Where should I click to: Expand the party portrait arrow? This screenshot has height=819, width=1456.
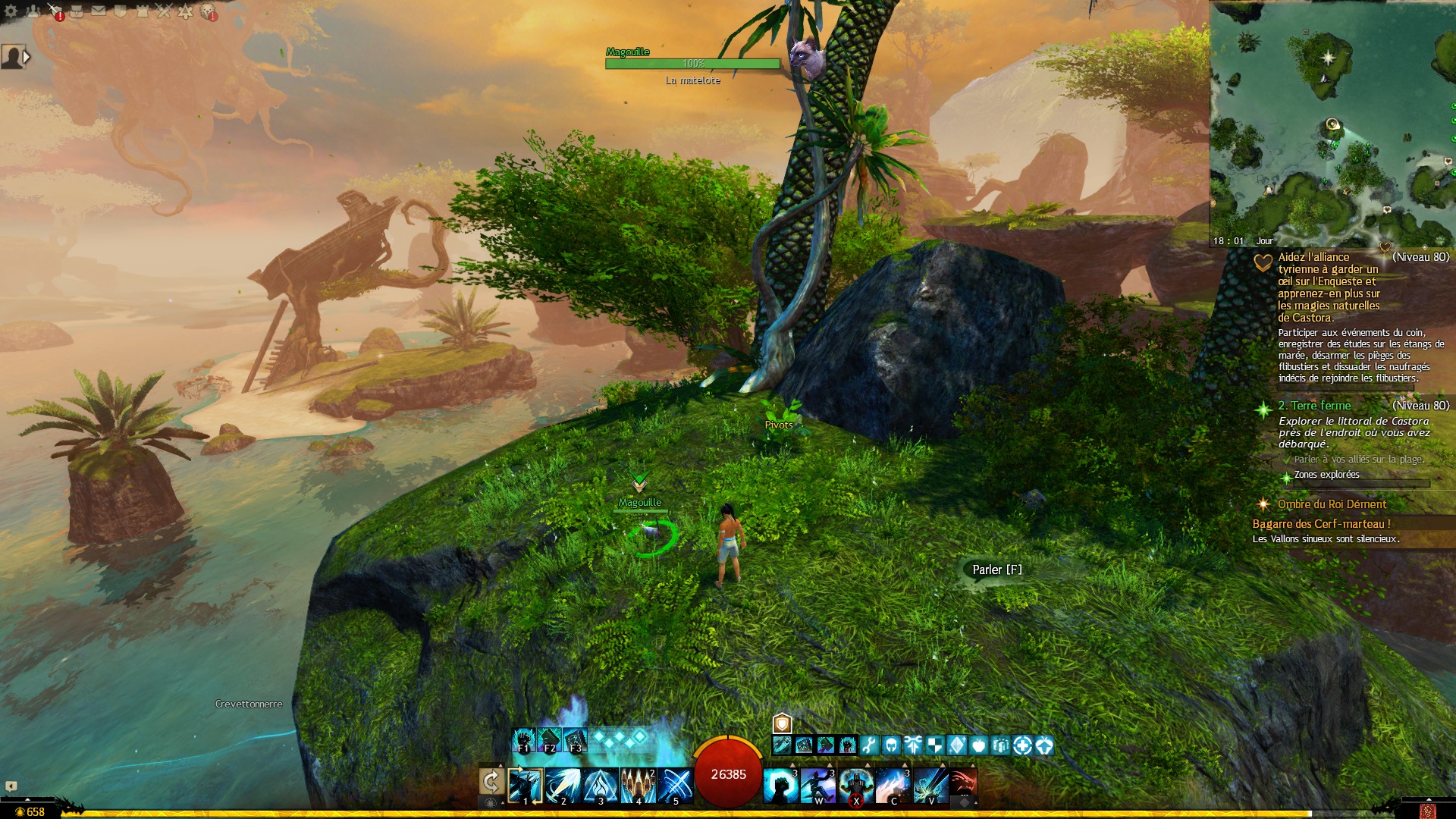tap(27, 56)
